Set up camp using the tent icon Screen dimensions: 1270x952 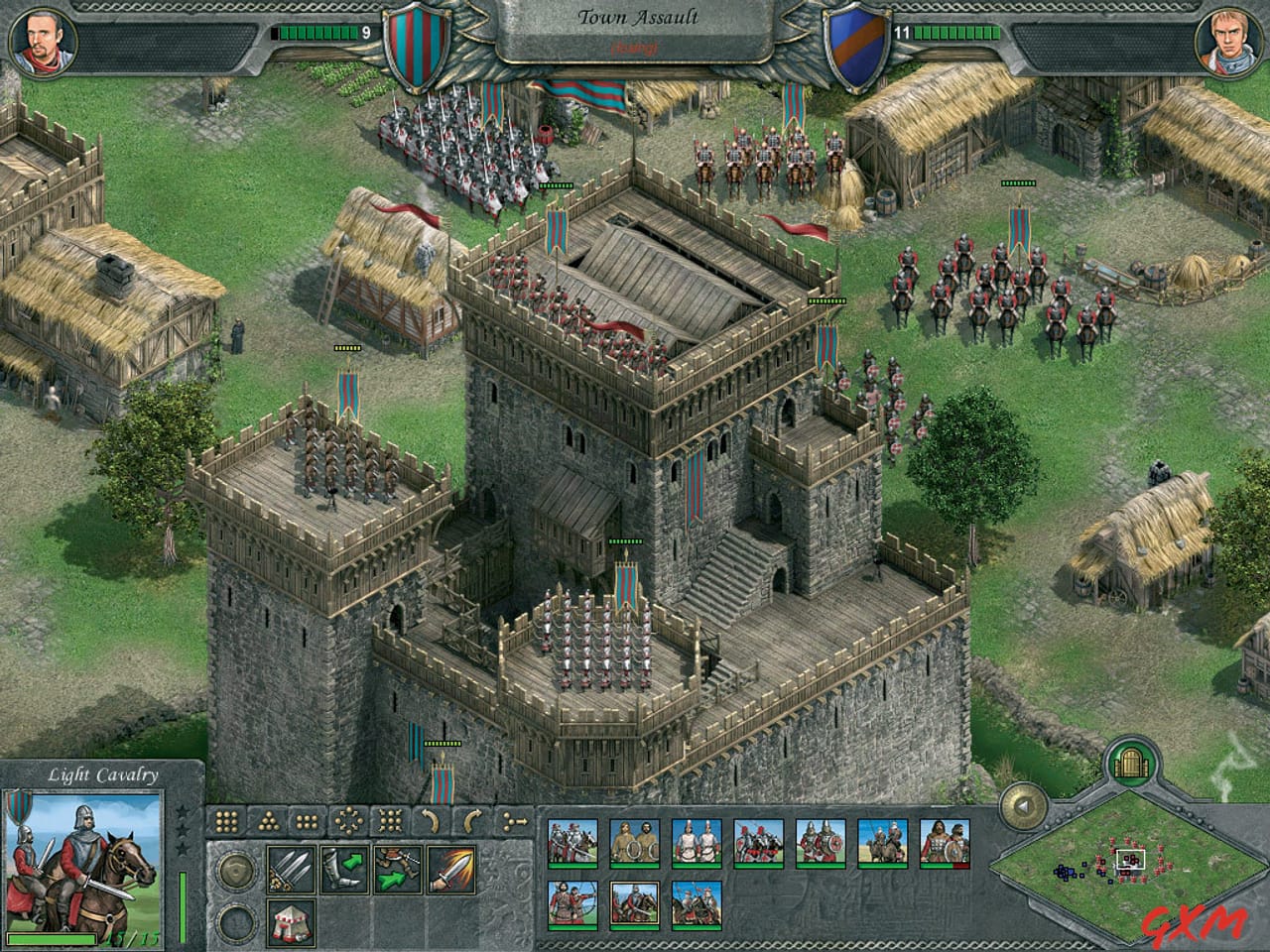(293, 922)
